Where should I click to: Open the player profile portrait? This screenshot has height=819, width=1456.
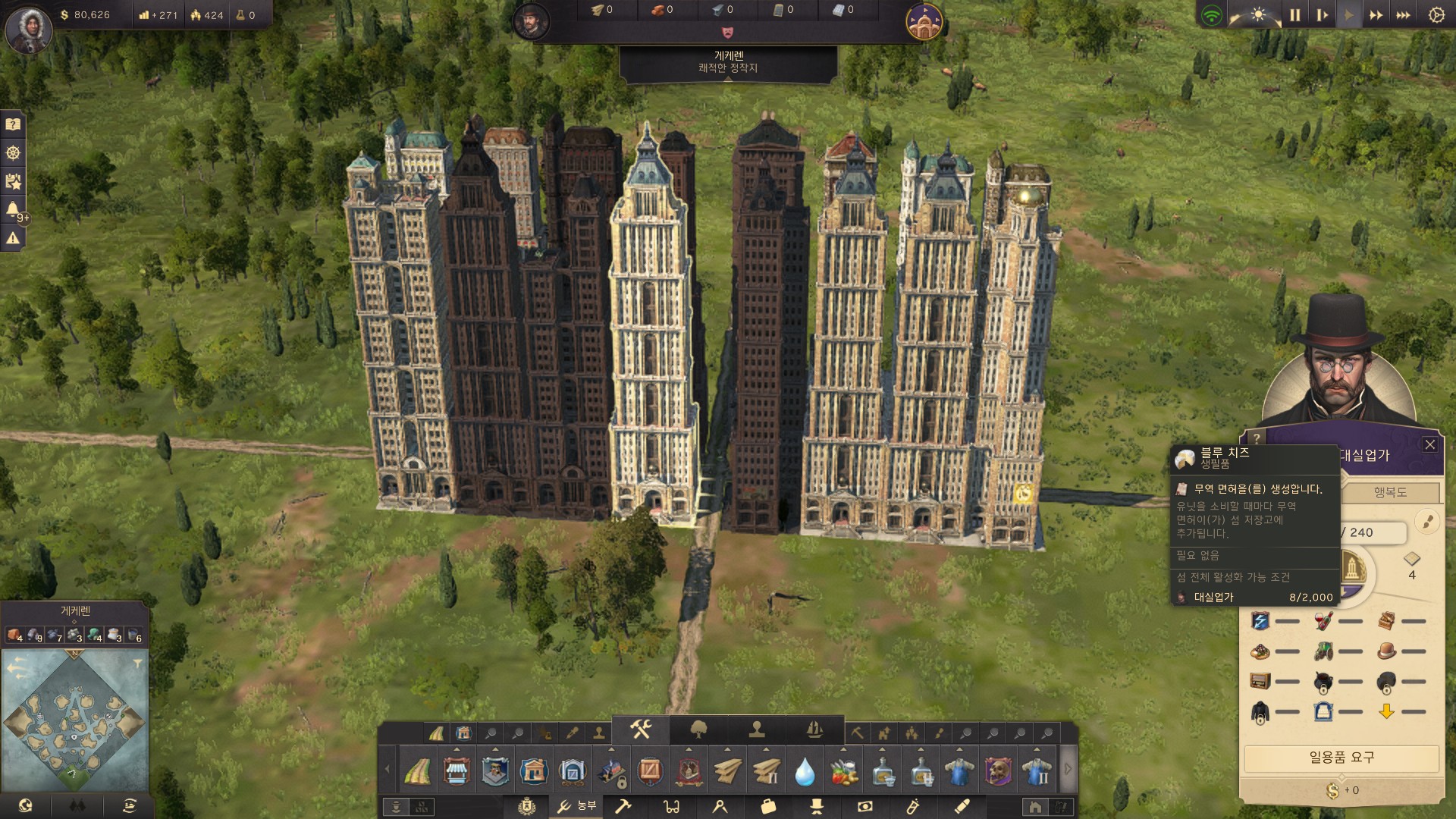click(x=28, y=30)
